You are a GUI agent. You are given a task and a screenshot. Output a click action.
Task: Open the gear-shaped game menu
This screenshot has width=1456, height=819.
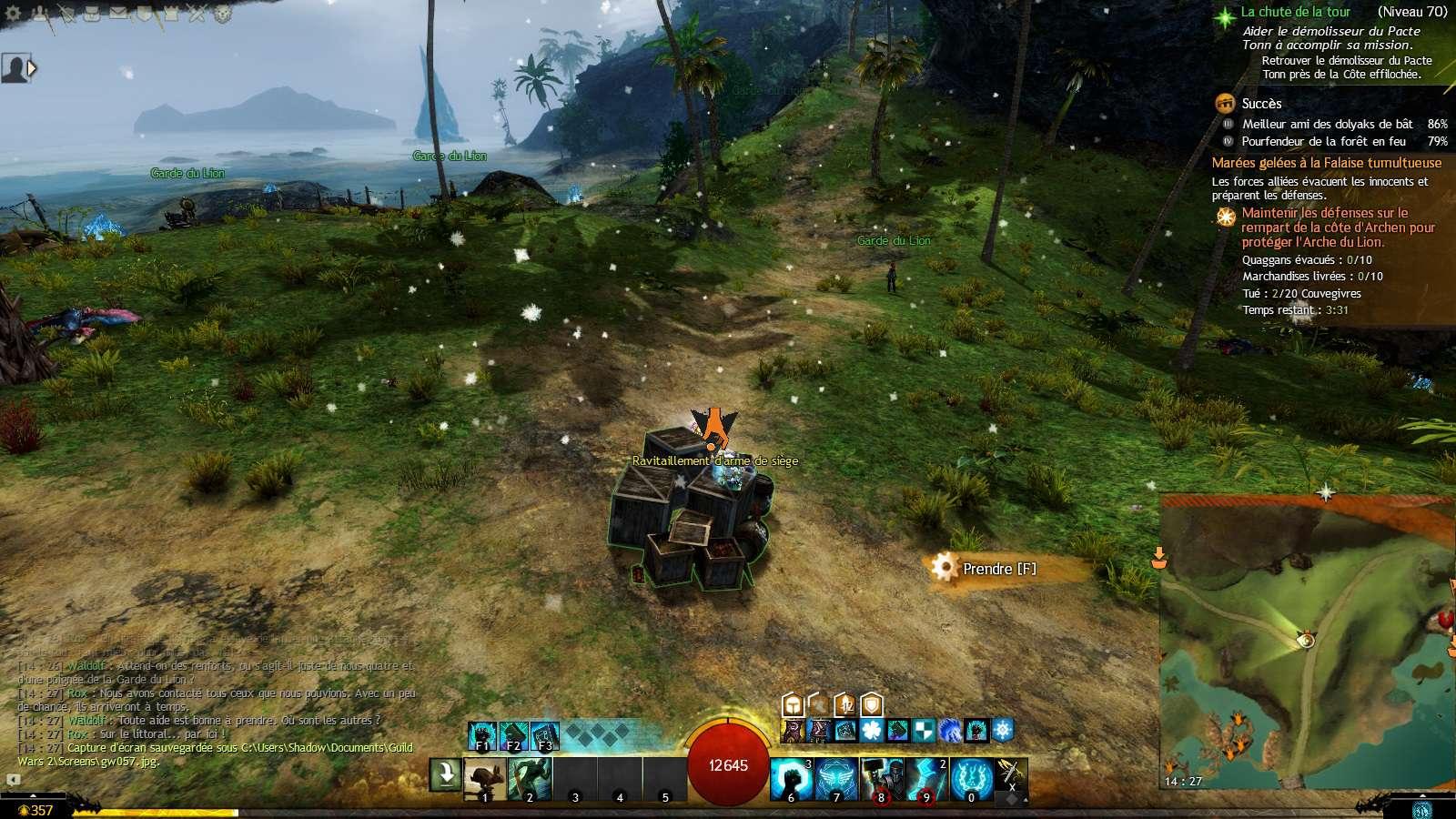pos(13,14)
